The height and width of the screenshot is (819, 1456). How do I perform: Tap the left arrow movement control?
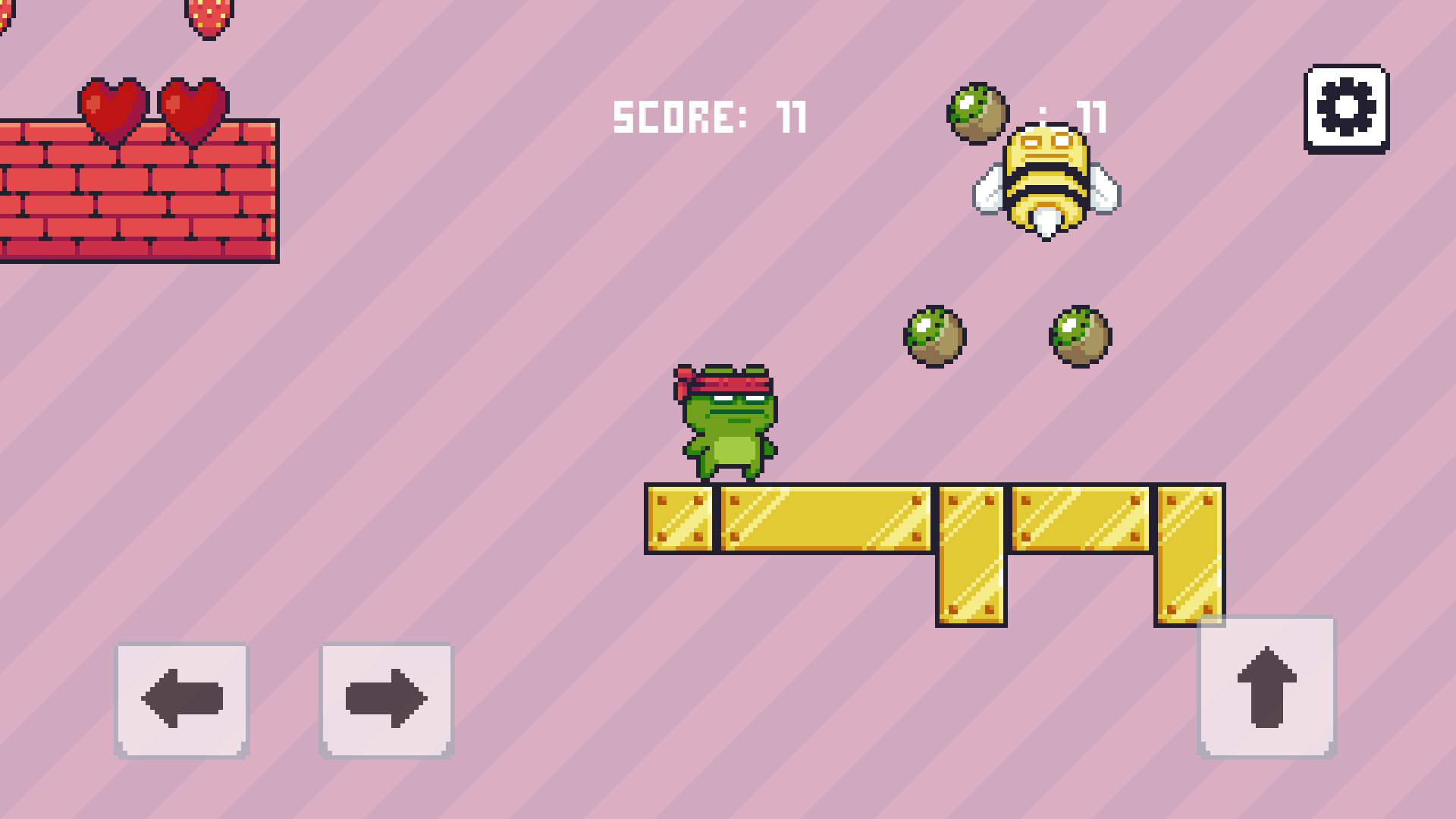(182, 698)
